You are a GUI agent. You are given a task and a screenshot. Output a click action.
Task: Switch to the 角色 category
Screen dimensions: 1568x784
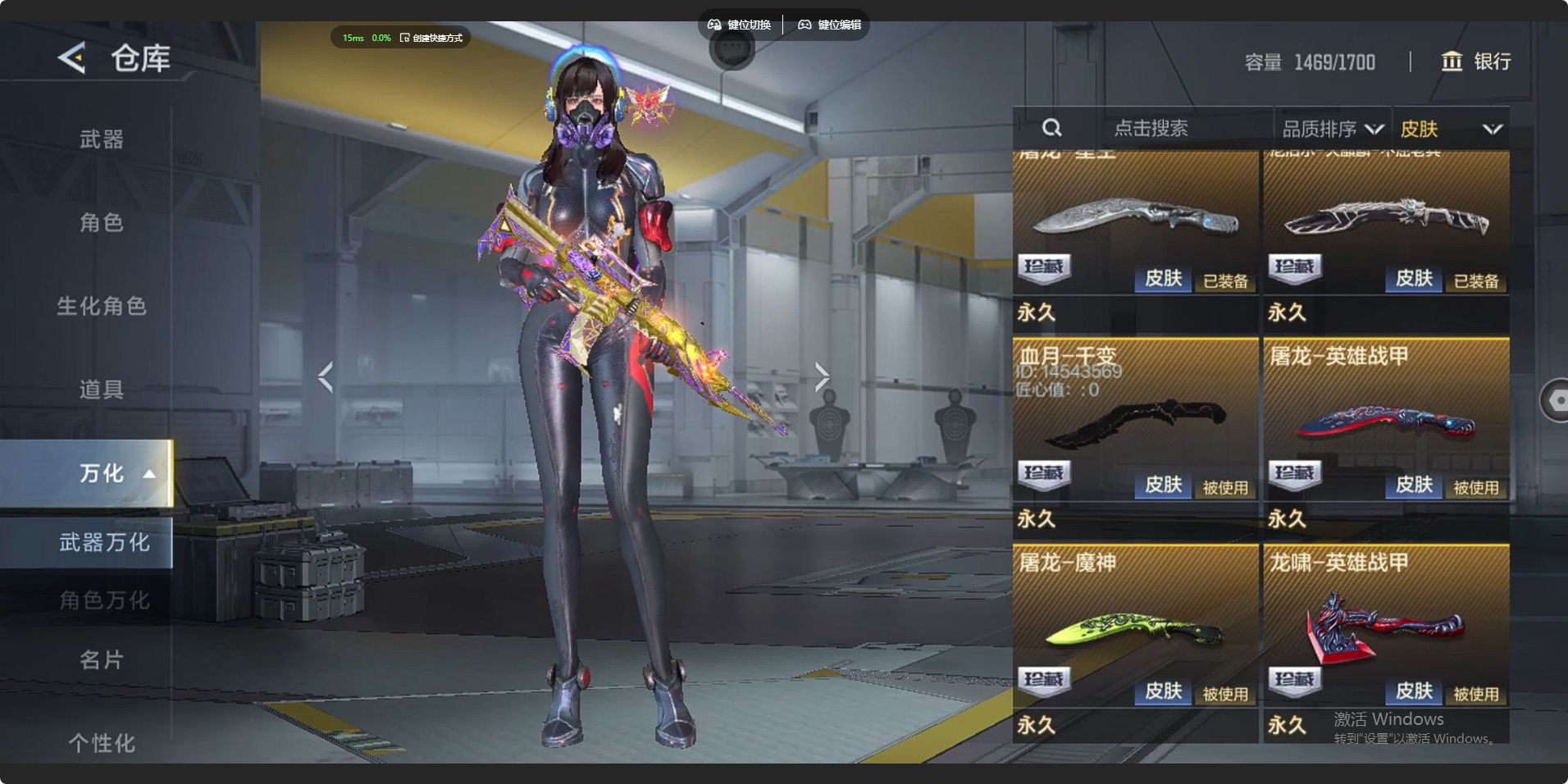click(x=102, y=222)
